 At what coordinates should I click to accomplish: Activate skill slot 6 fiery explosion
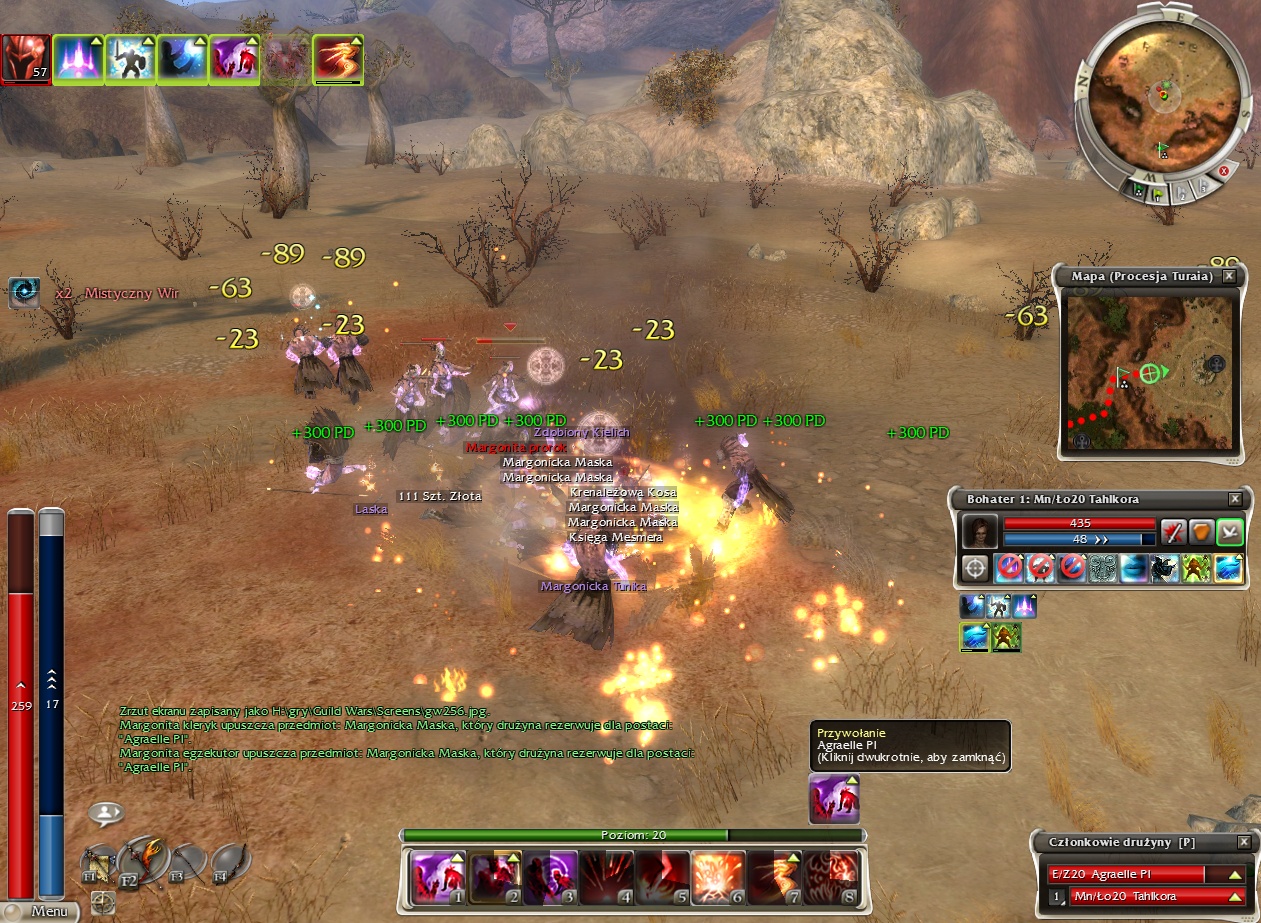(718, 876)
